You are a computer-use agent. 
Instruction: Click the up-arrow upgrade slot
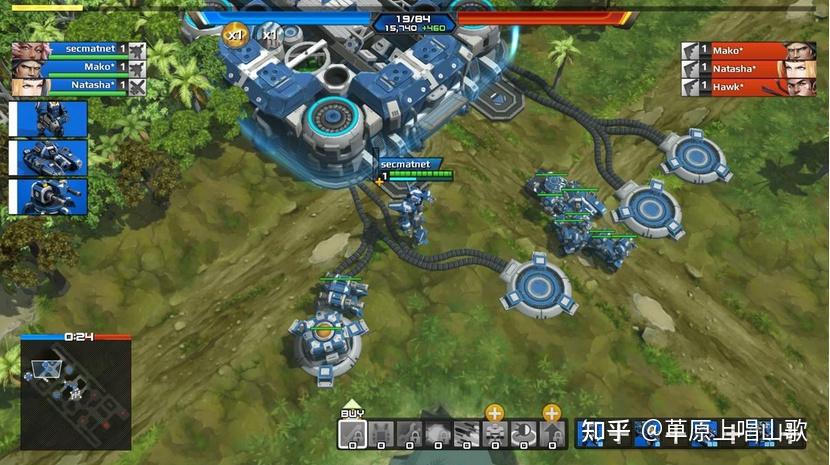[553, 434]
